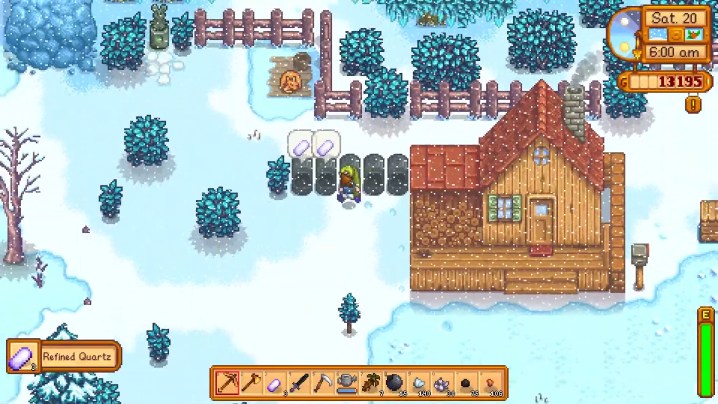Select the orange item in last hotbar slot

click(490, 382)
